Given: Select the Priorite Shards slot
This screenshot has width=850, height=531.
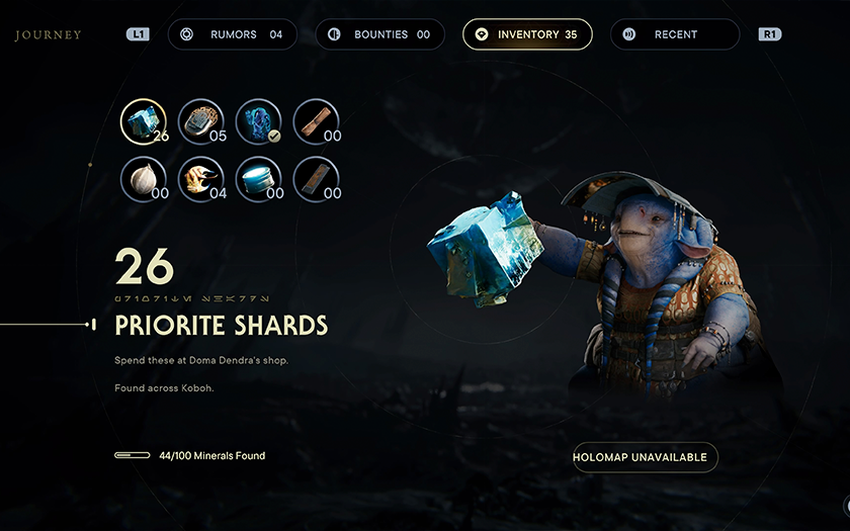Looking at the screenshot, I should [143, 122].
